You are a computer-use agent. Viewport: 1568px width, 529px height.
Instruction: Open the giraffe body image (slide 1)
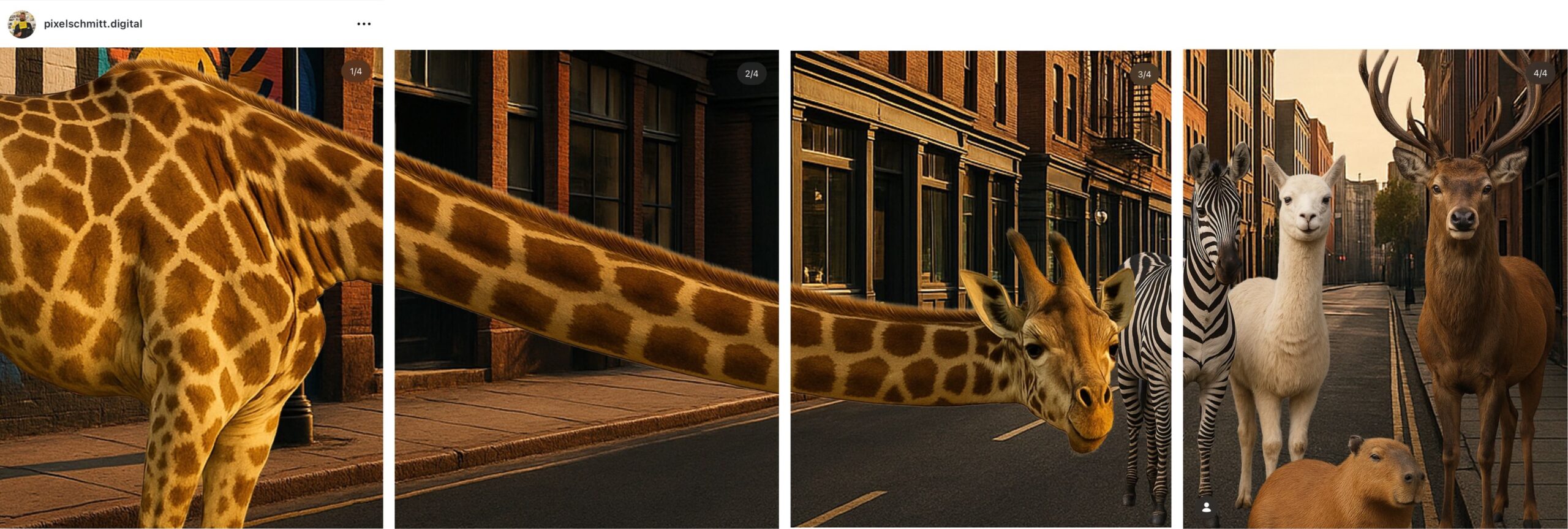coord(184,276)
